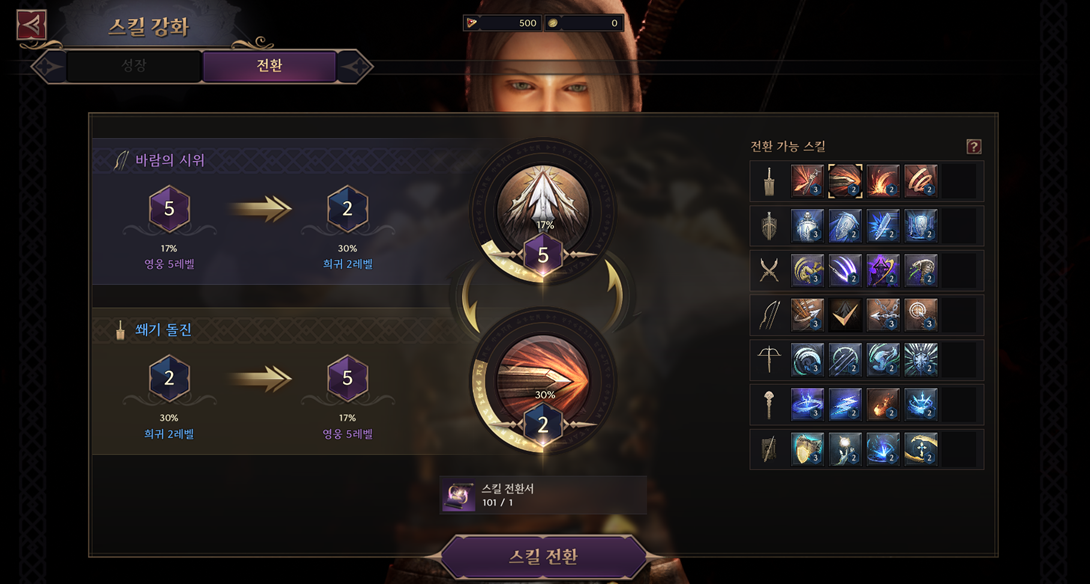This screenshot has width=1090, height=584.
Task: Choose the spiked shield crossbow skill
Action: (921, 359)
